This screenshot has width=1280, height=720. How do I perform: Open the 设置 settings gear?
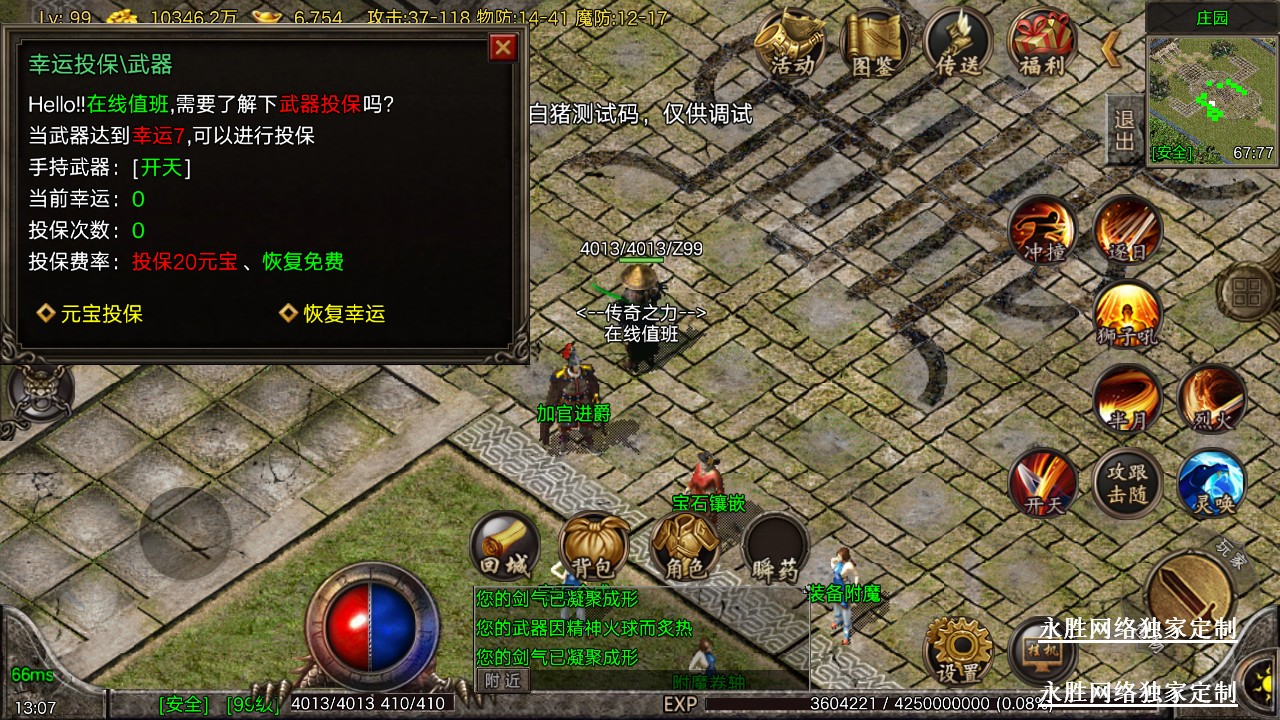tap(958, 650)
